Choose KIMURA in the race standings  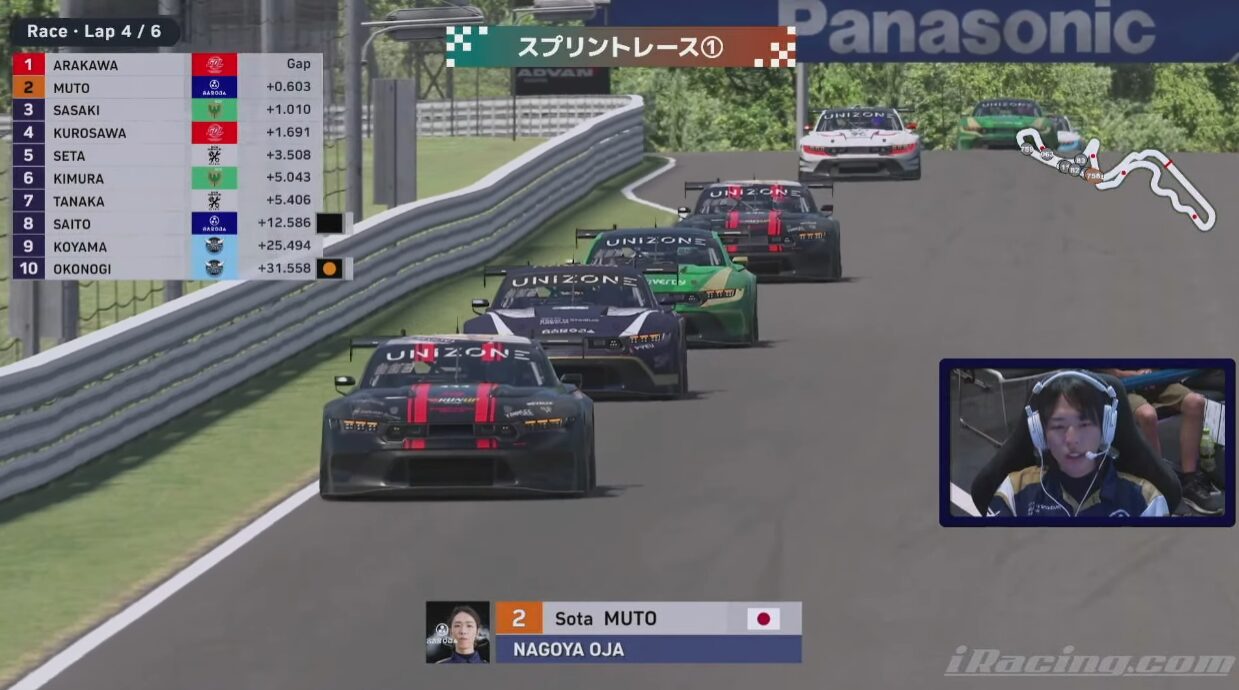167,178
